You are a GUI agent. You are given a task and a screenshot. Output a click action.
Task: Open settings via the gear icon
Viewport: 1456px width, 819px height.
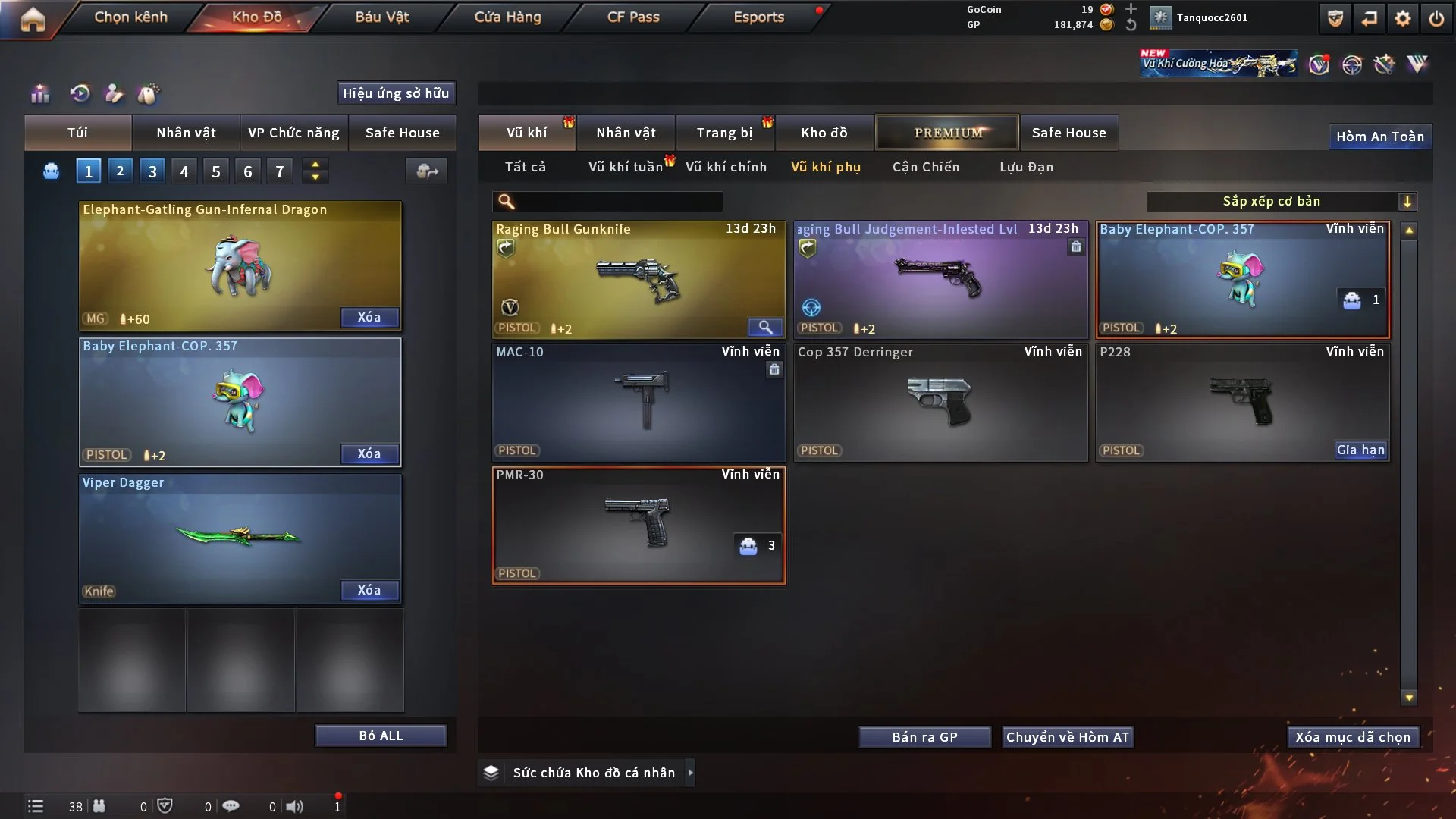pyautogui.click(x=1403, y=18)
